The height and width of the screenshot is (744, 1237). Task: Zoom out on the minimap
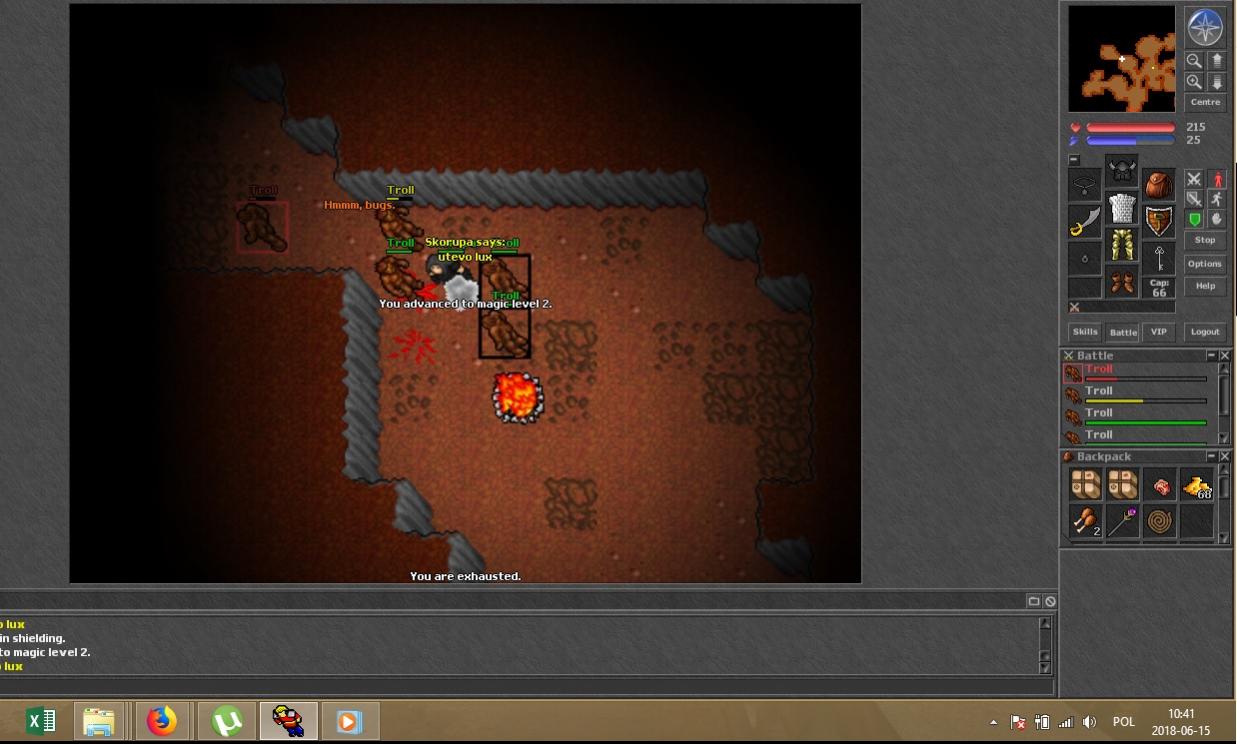[x=1194, y=61]
